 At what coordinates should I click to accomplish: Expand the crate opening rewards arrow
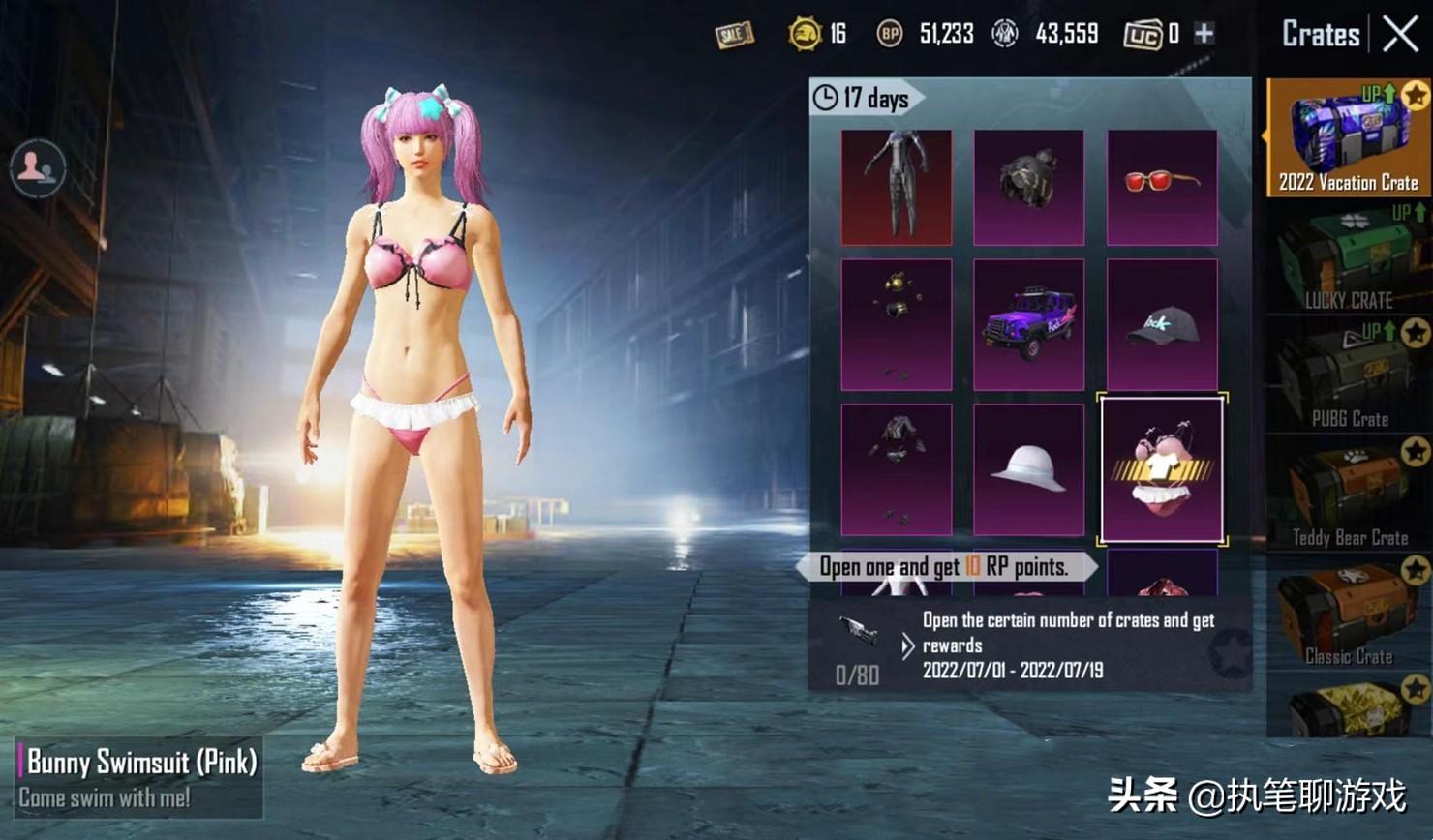pos(907,645)
